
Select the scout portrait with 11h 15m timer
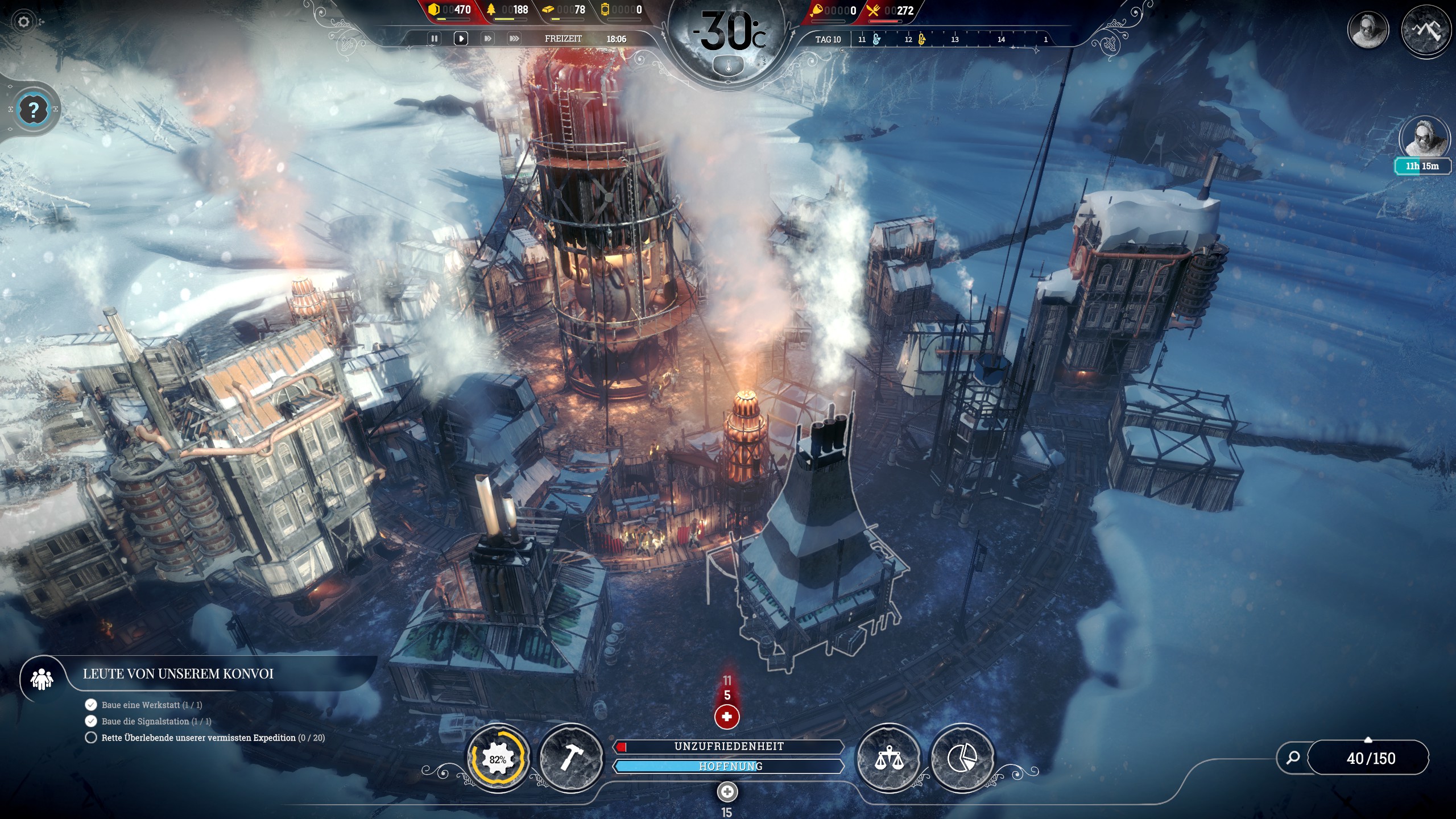1424,139
